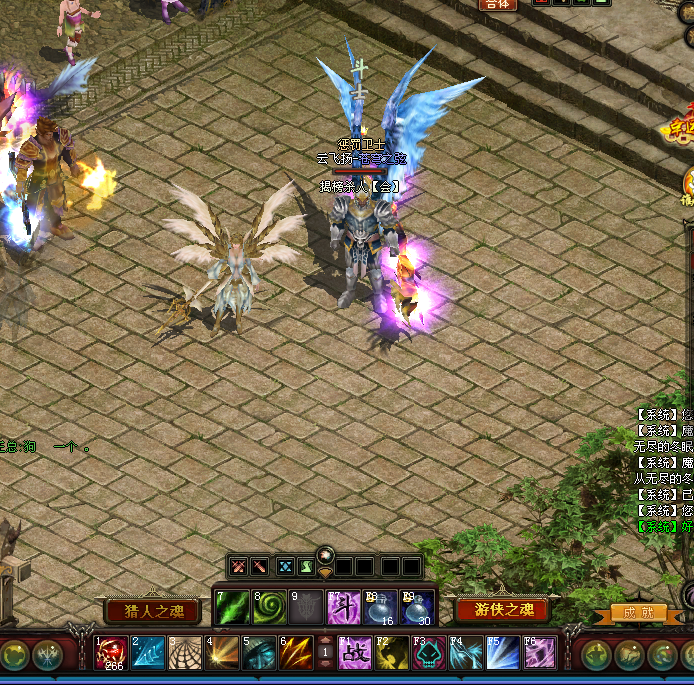Use the golden phoenix skill on F2
Screen dimensions: 694x685
point(392,653)
